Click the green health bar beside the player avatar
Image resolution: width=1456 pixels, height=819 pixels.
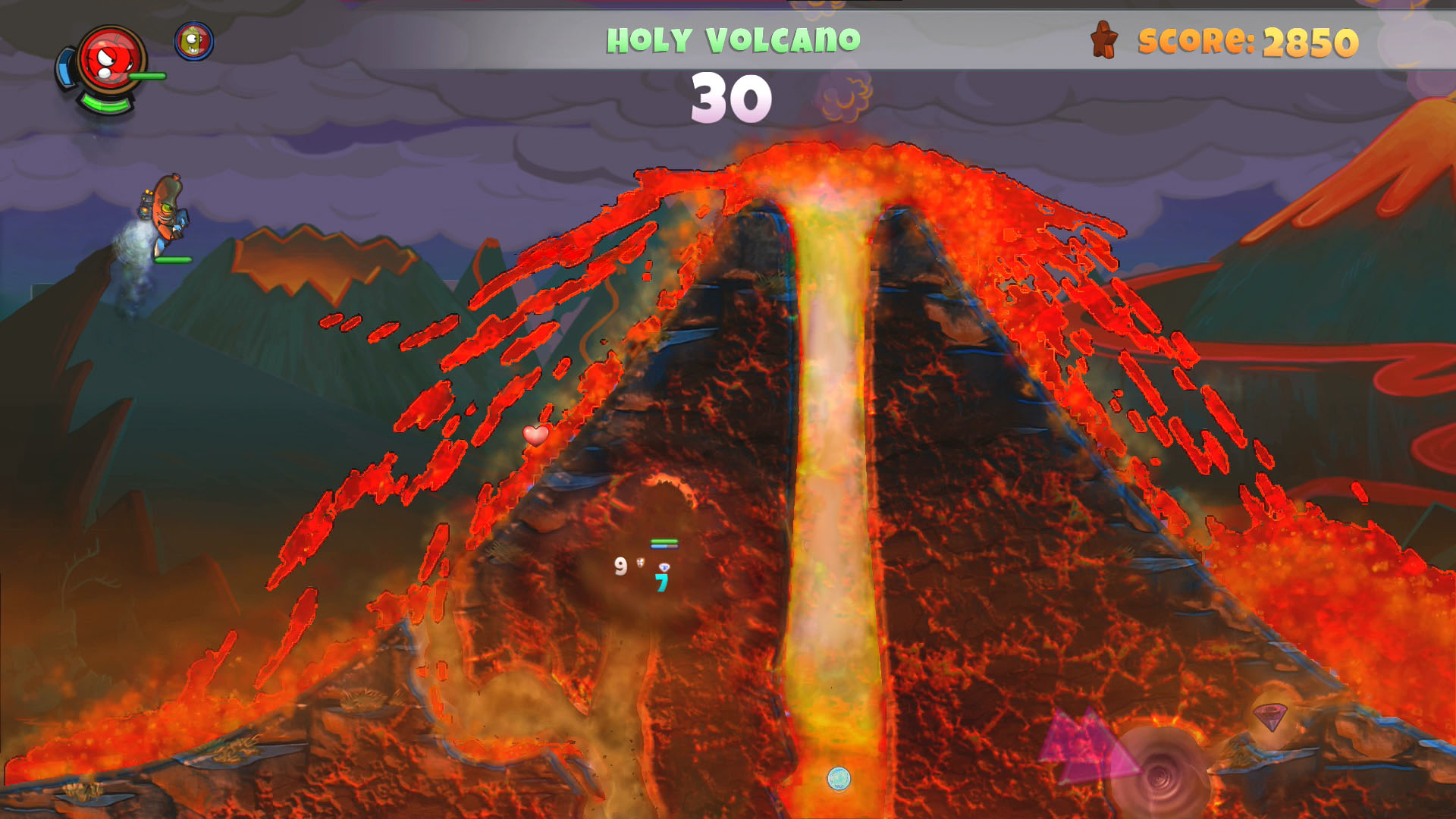(147, 75)
